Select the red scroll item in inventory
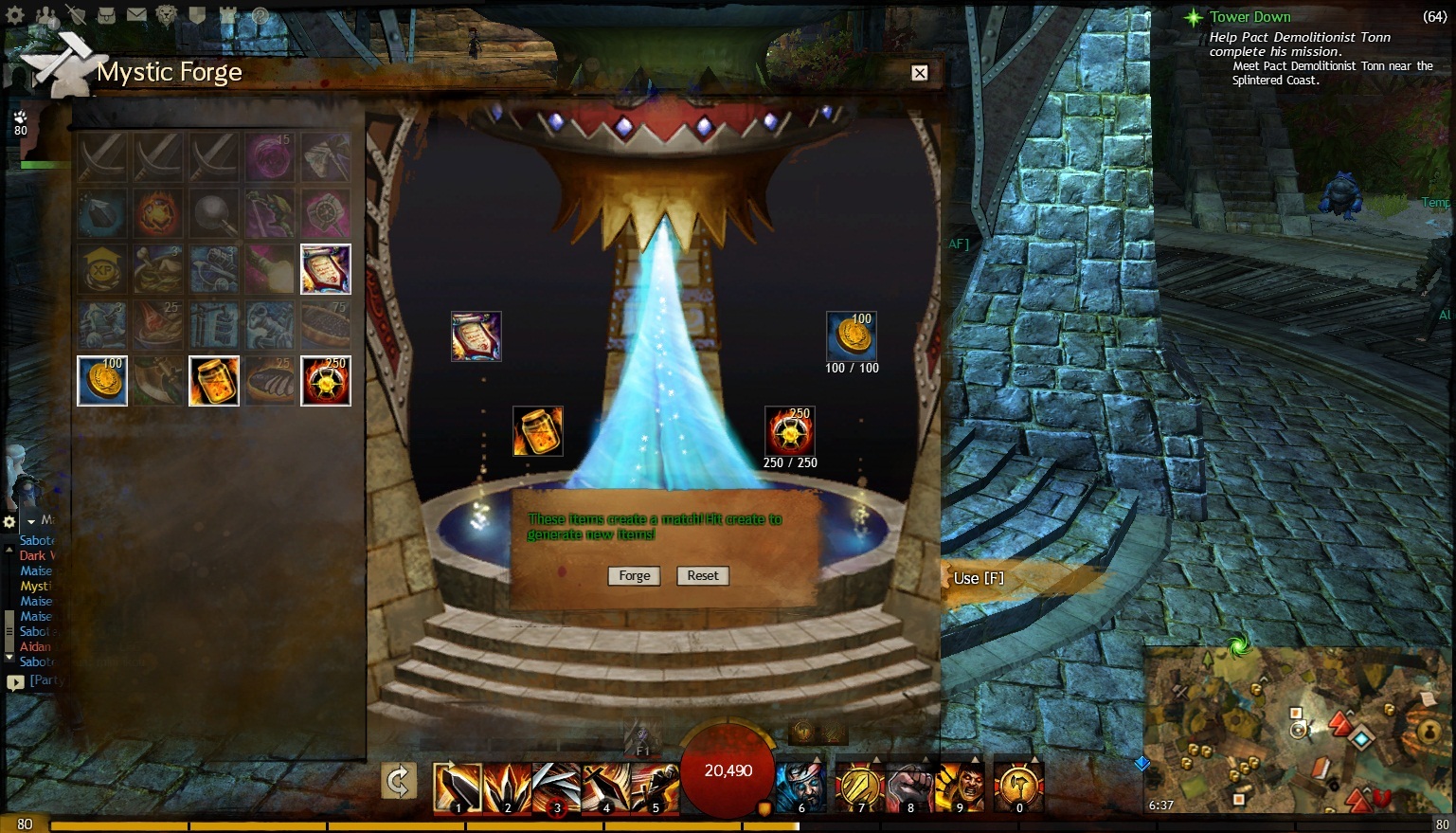1456x833 pixels. click(x=326, y=269)
